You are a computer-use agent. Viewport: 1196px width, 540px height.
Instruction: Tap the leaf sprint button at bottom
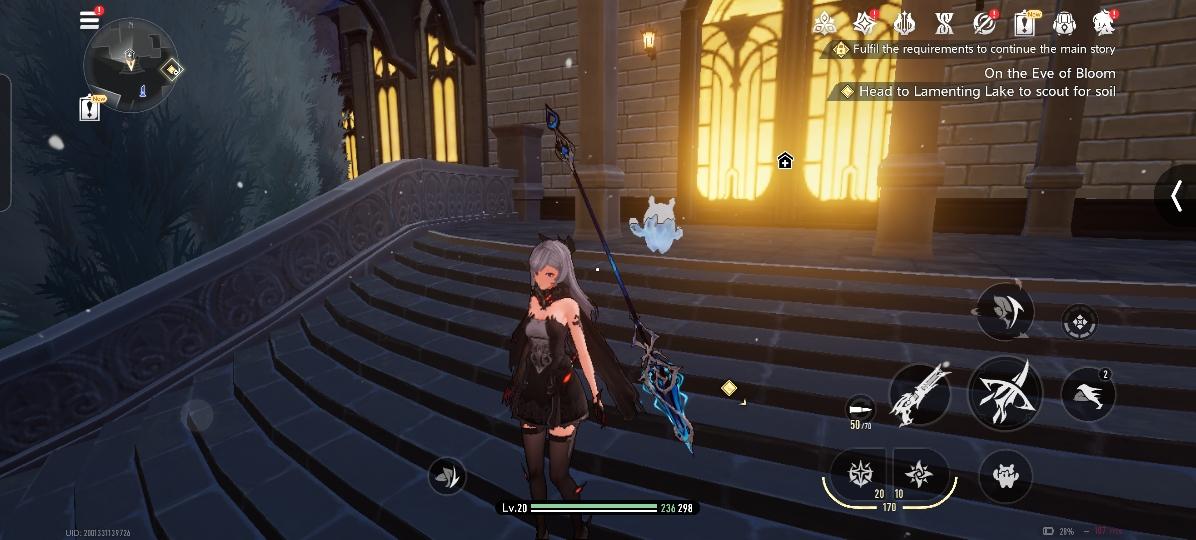[447, 476]
